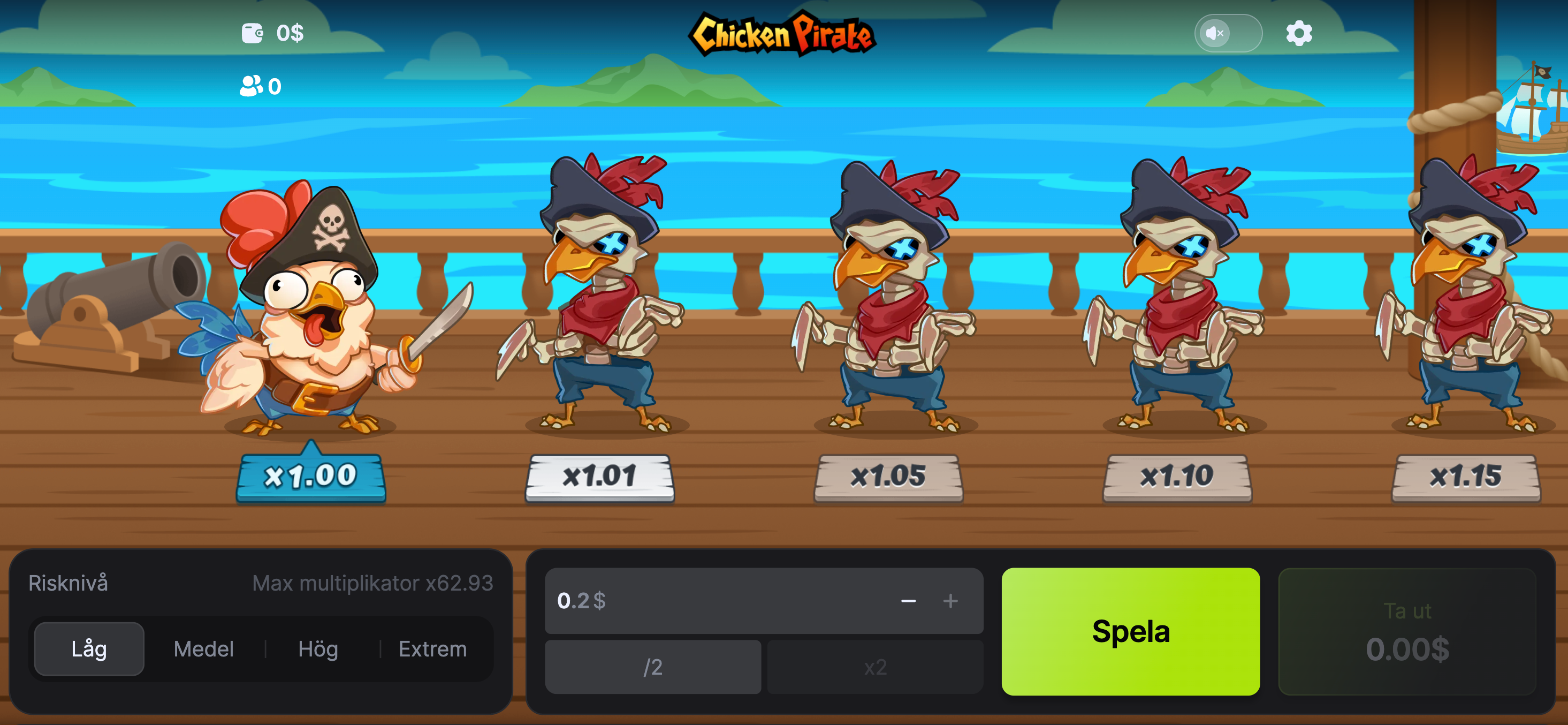1568x725 pixels.
Task: Select the Medel risk tab
Action: coord(203,649)
